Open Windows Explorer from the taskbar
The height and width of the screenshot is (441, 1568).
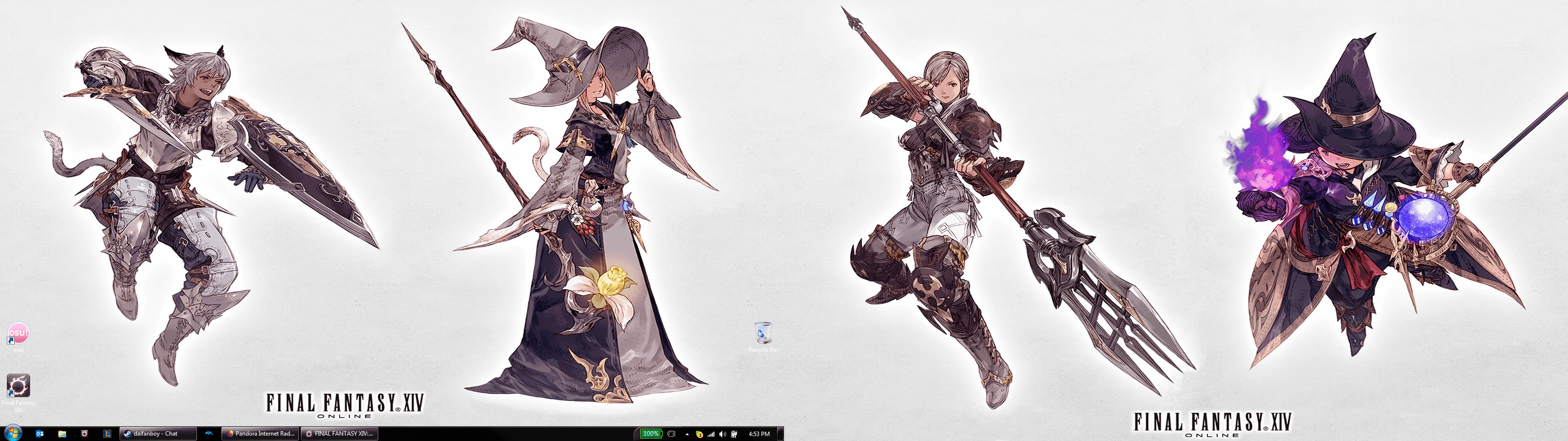63,434
